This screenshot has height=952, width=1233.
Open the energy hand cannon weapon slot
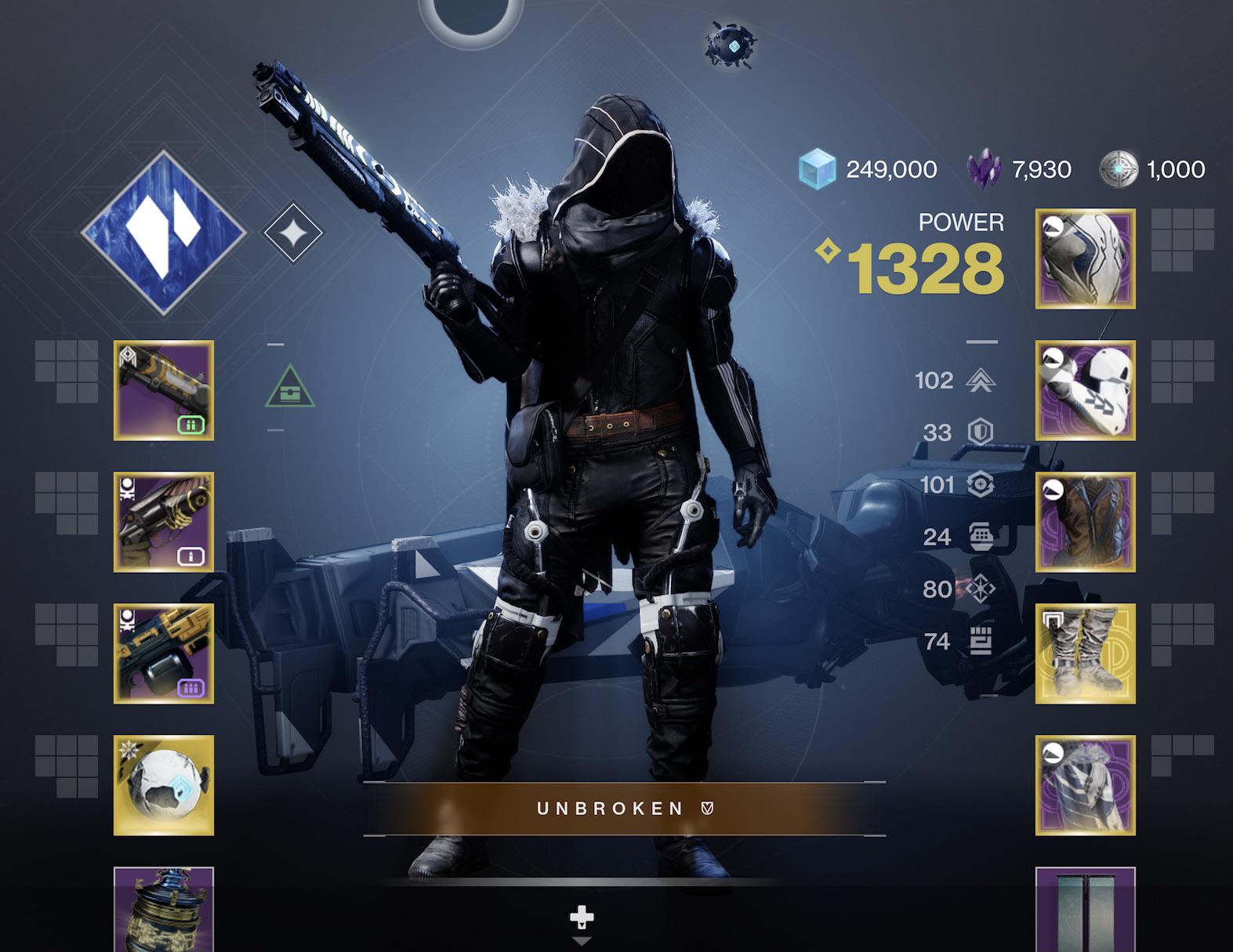coord(165,521)
